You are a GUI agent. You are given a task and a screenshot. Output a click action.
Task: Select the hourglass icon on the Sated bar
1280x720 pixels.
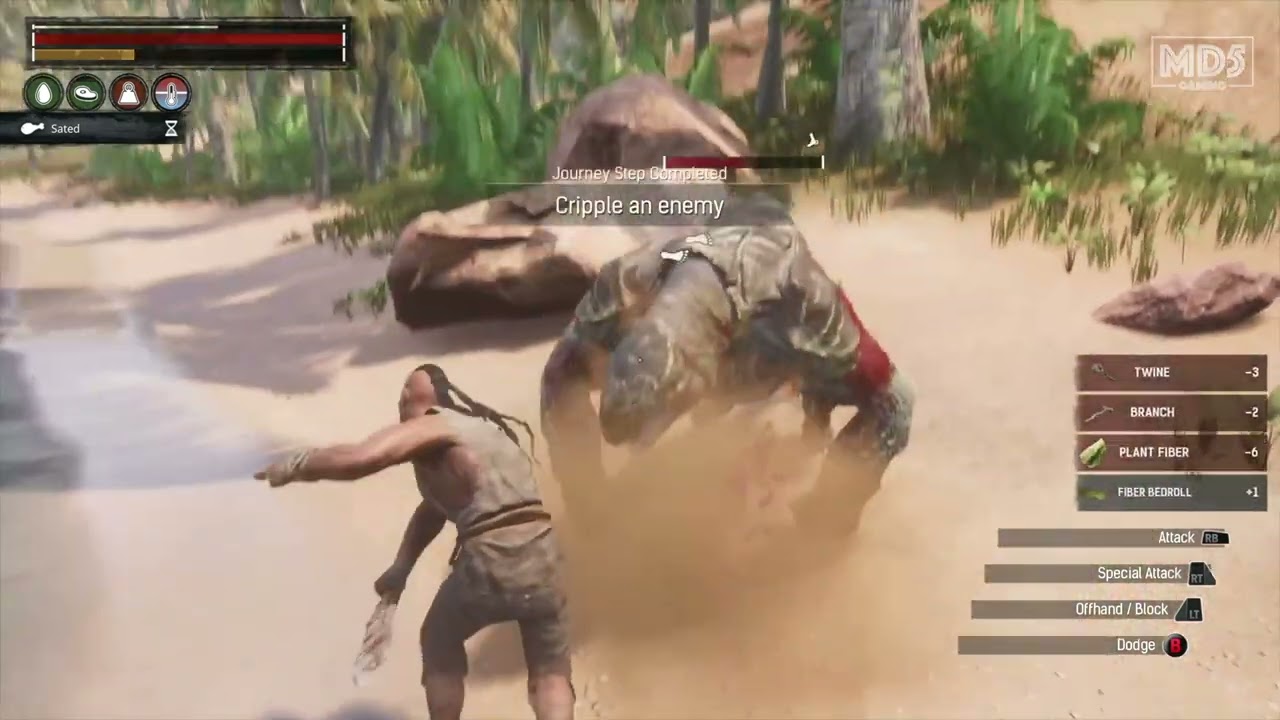[170, 128]
